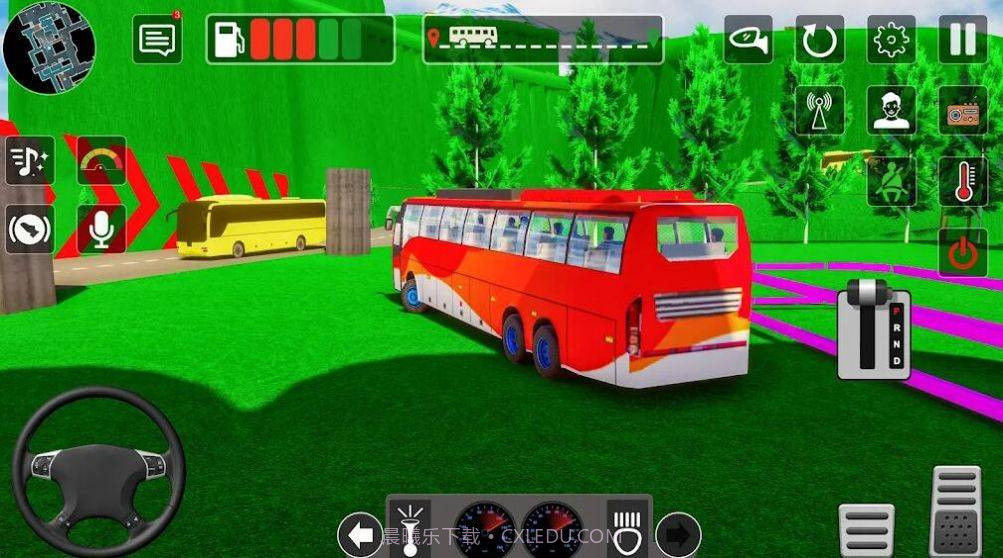Open the gear settings menu
Image resolution: width=1003 pixels, height=558 pixels.
click(891, 40)
